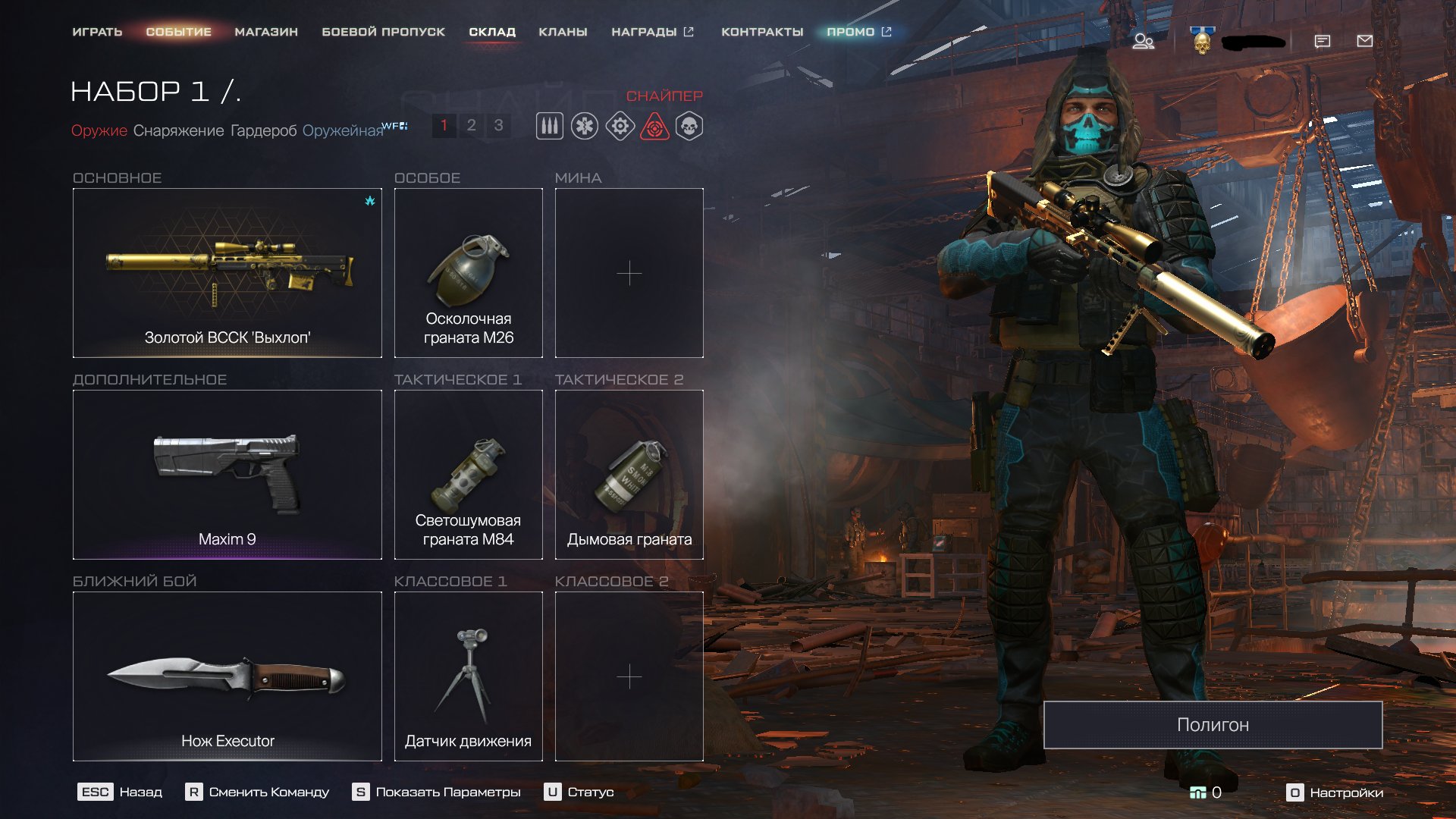
Task: Select the Золотой ВССК 'Выхлоп' weapon slot
Action: (x=227, y=272)
